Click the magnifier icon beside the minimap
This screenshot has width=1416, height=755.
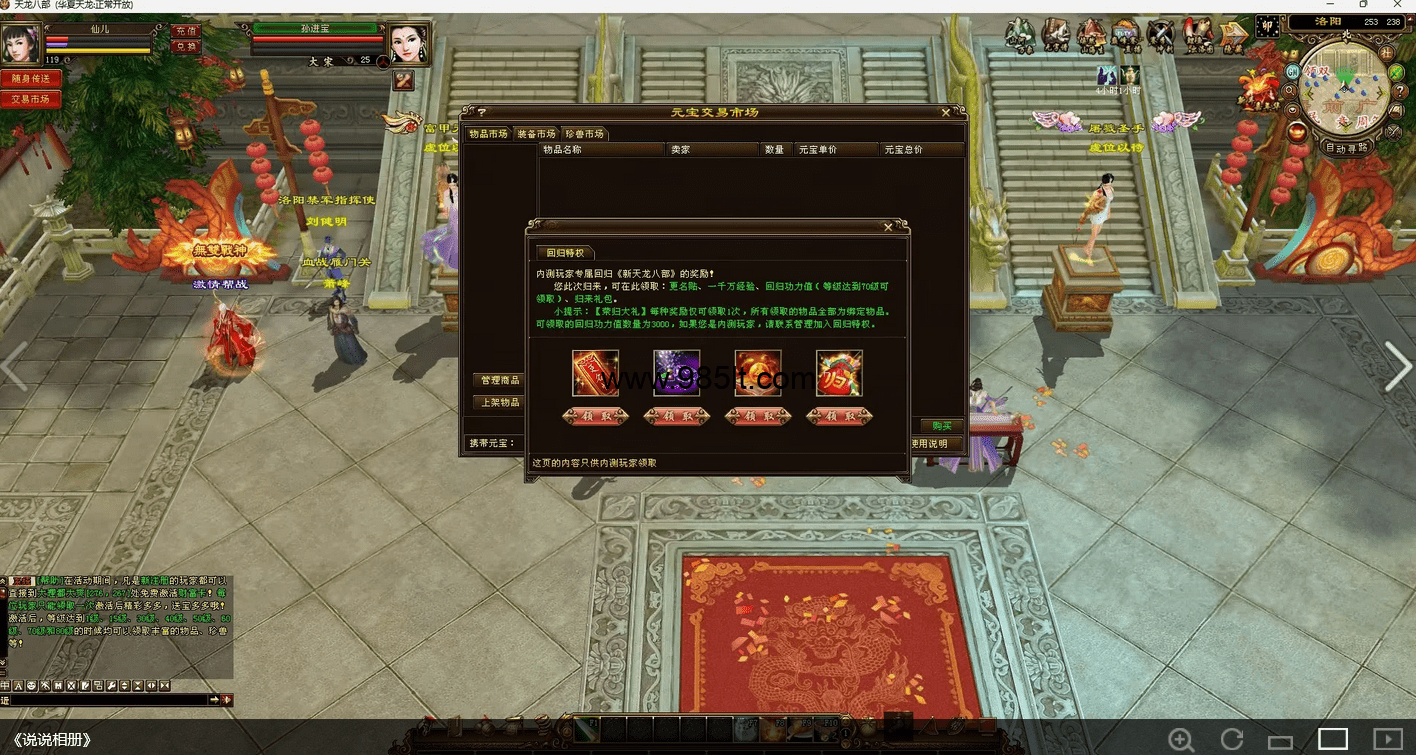(x=1291, y=90)
